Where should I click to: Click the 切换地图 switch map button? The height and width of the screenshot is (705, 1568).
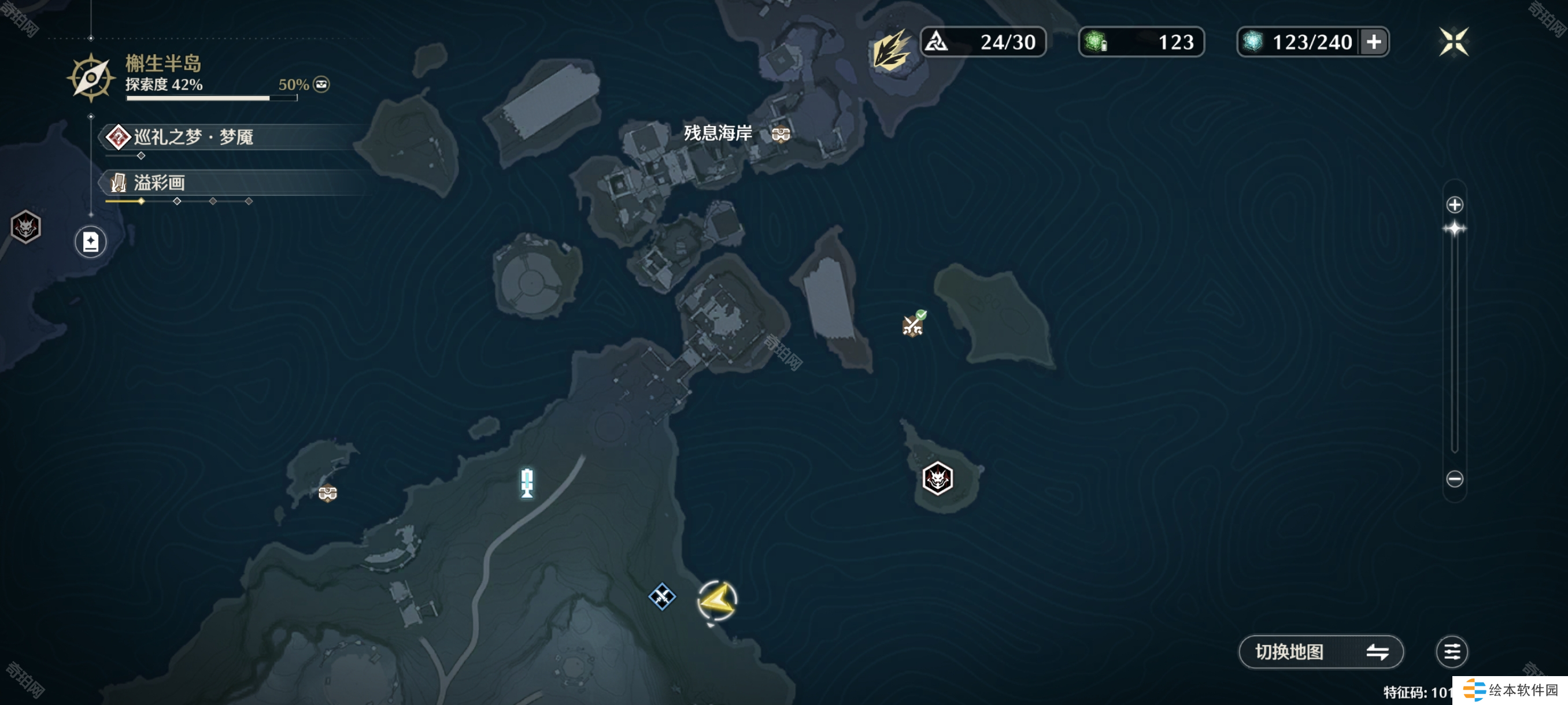tap(1321, 651)
